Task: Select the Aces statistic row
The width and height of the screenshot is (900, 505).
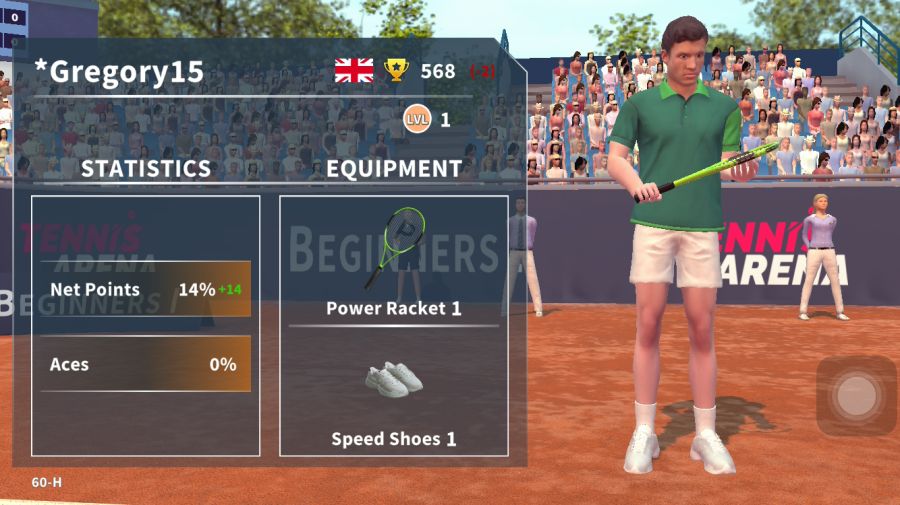Action: pyautogui.click(x=146, y=364)
